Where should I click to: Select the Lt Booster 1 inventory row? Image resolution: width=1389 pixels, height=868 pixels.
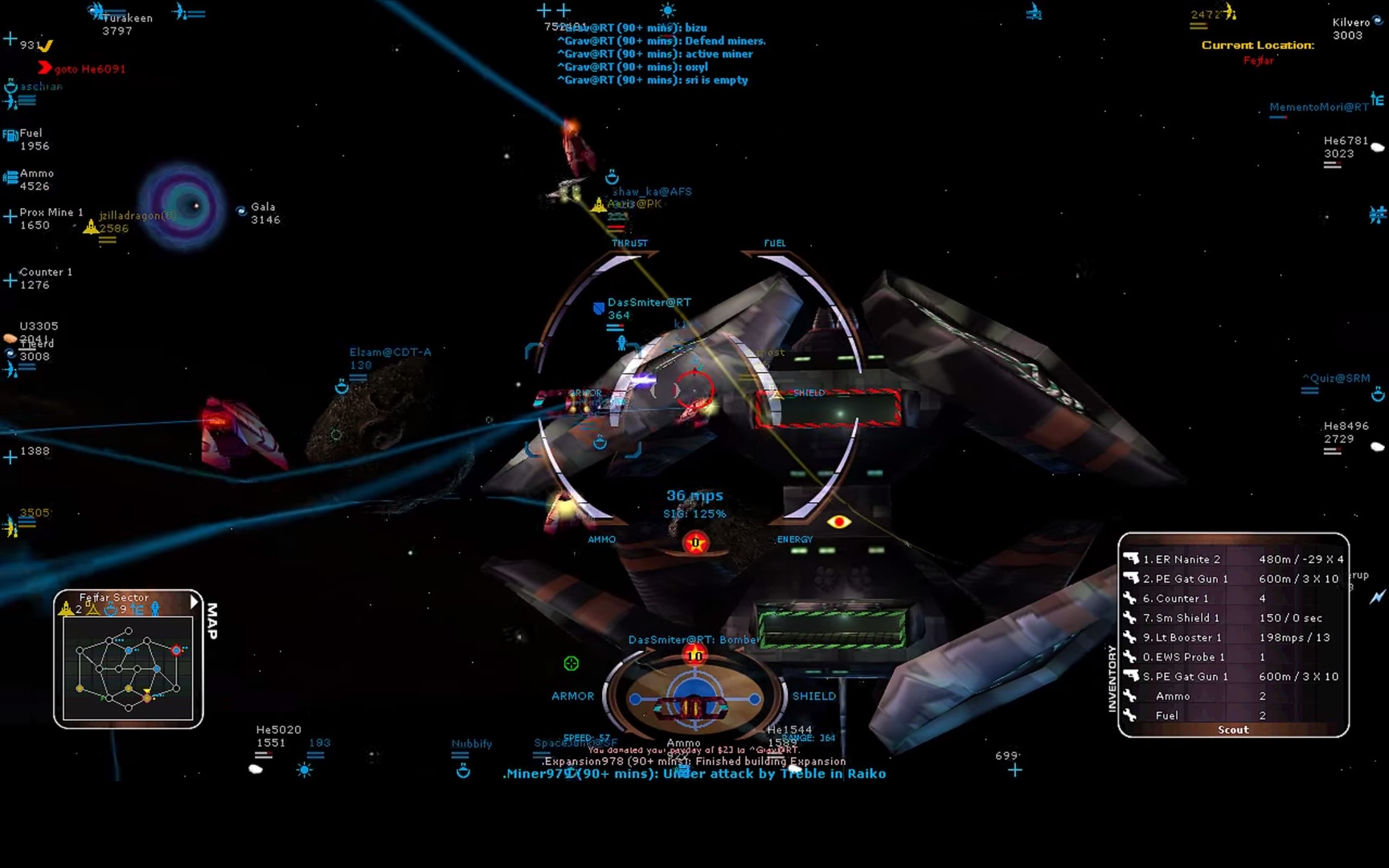click(x=1188, y=637)
